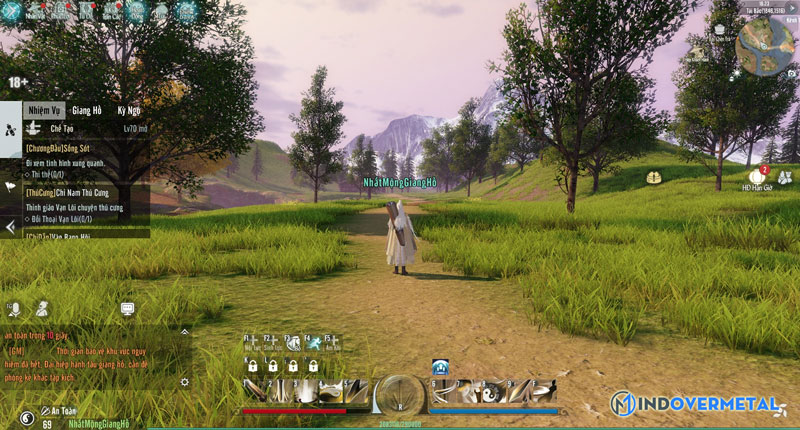Open the Chế Tạo crafting entry
The width and height of the screenshot is (800, 430).
pyautogui.click(x=58, y=129)
